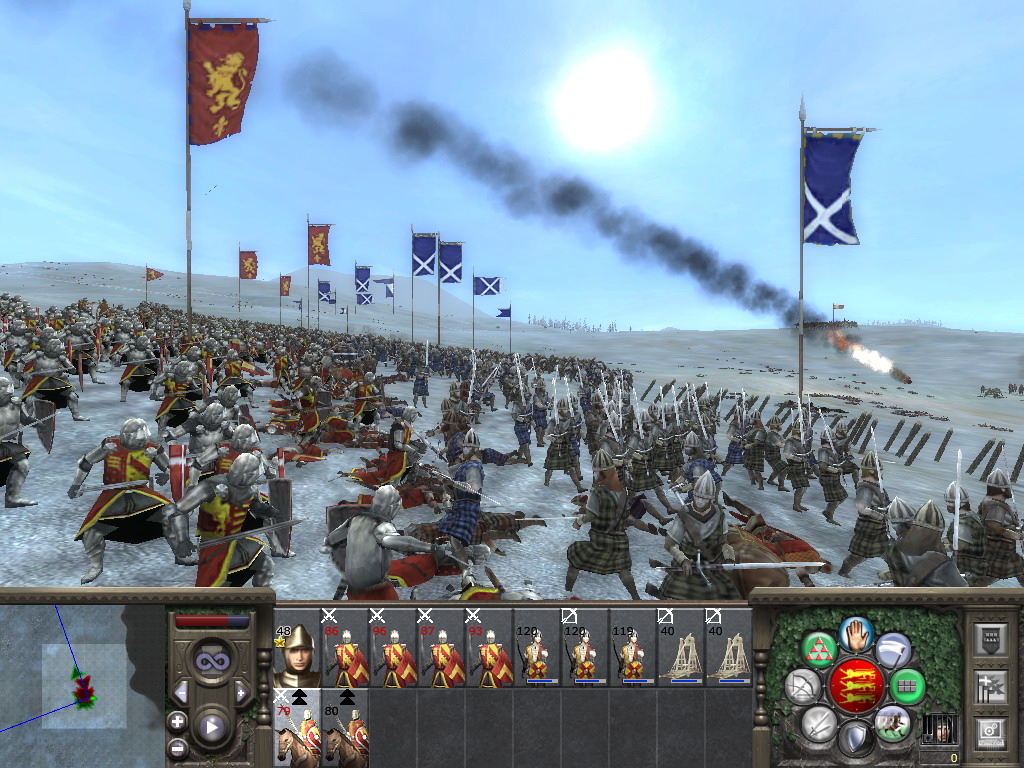Open the gear options panel button

[990, 733]
